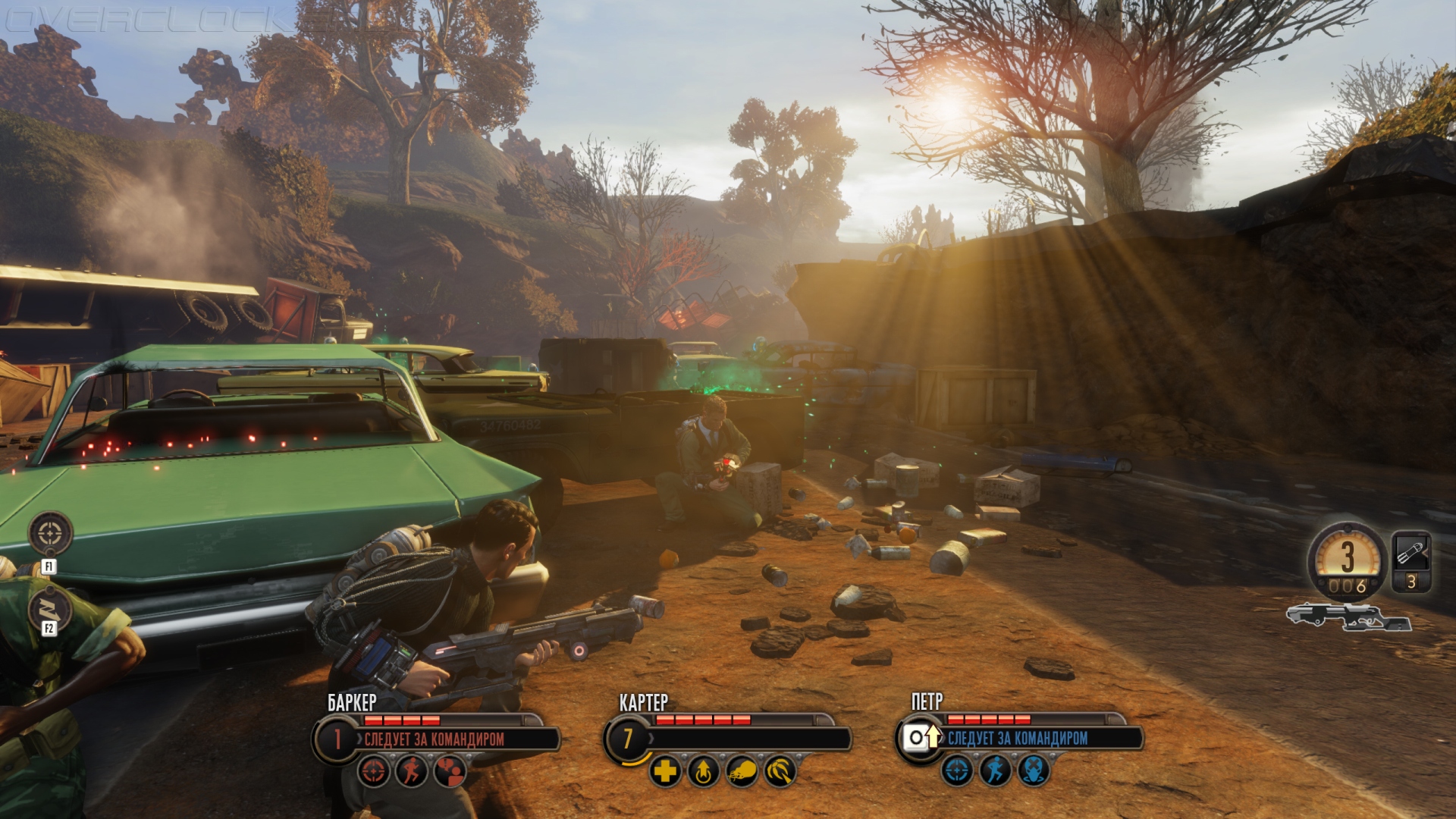Use Pyotr's blue crossed-out alien head ability
This screenshot has width=1456, height=819.
point(1034,772)
